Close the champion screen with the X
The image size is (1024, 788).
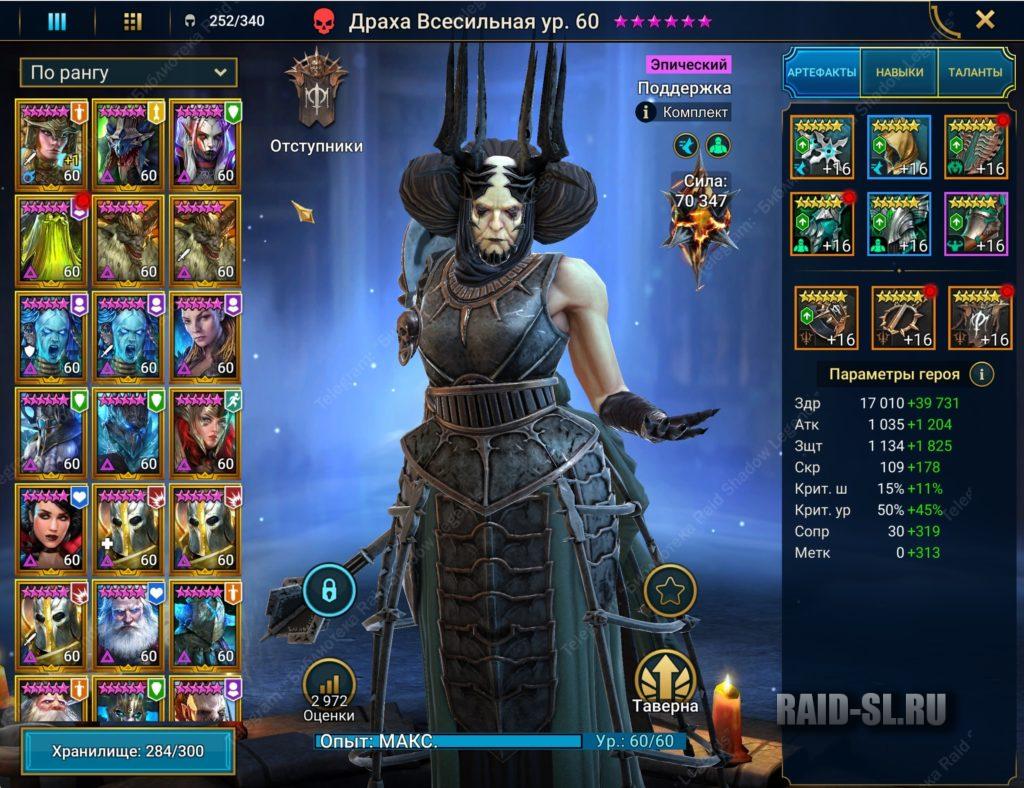tap(984, 20)
